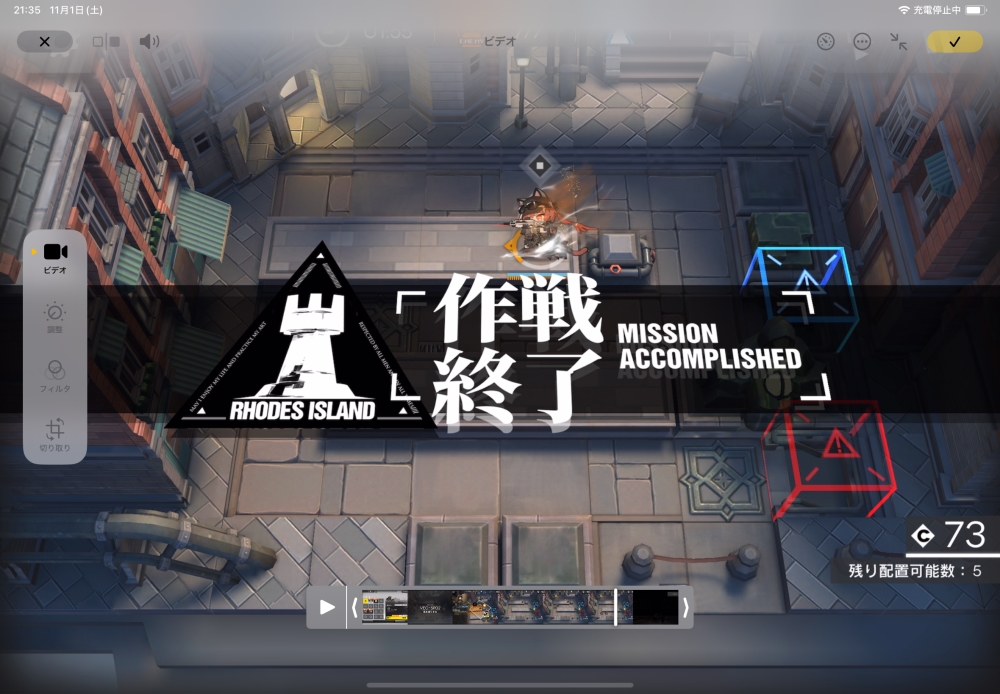
Task: Click the white playhead on the filmstrip
Action: 615,607
